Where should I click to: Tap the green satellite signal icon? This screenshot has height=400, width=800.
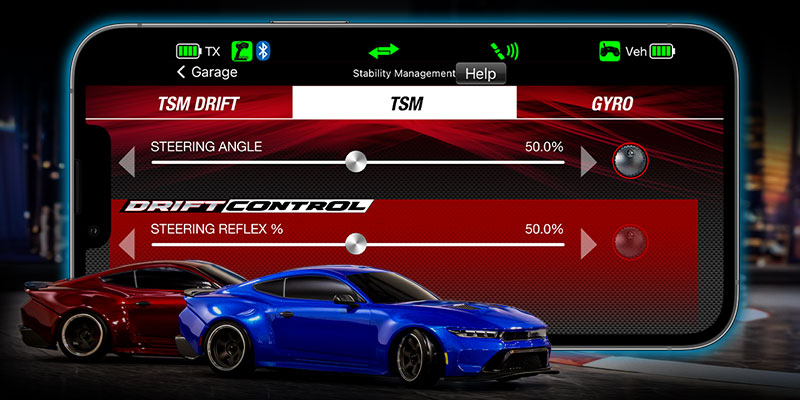(503, 50)
